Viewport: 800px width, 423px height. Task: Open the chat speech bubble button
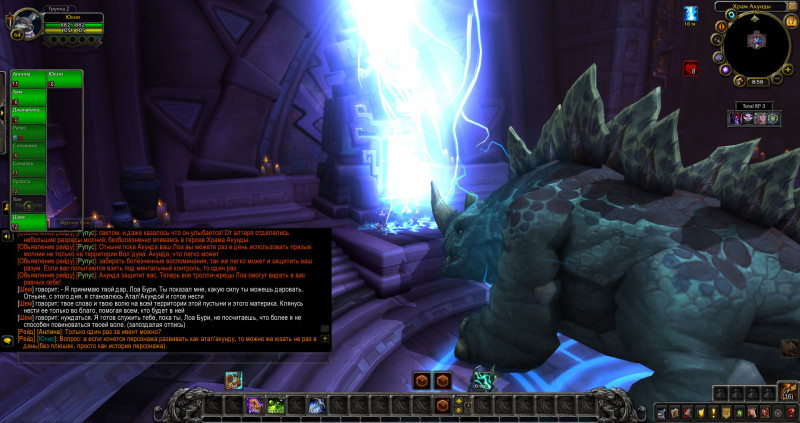pos(7,340)
